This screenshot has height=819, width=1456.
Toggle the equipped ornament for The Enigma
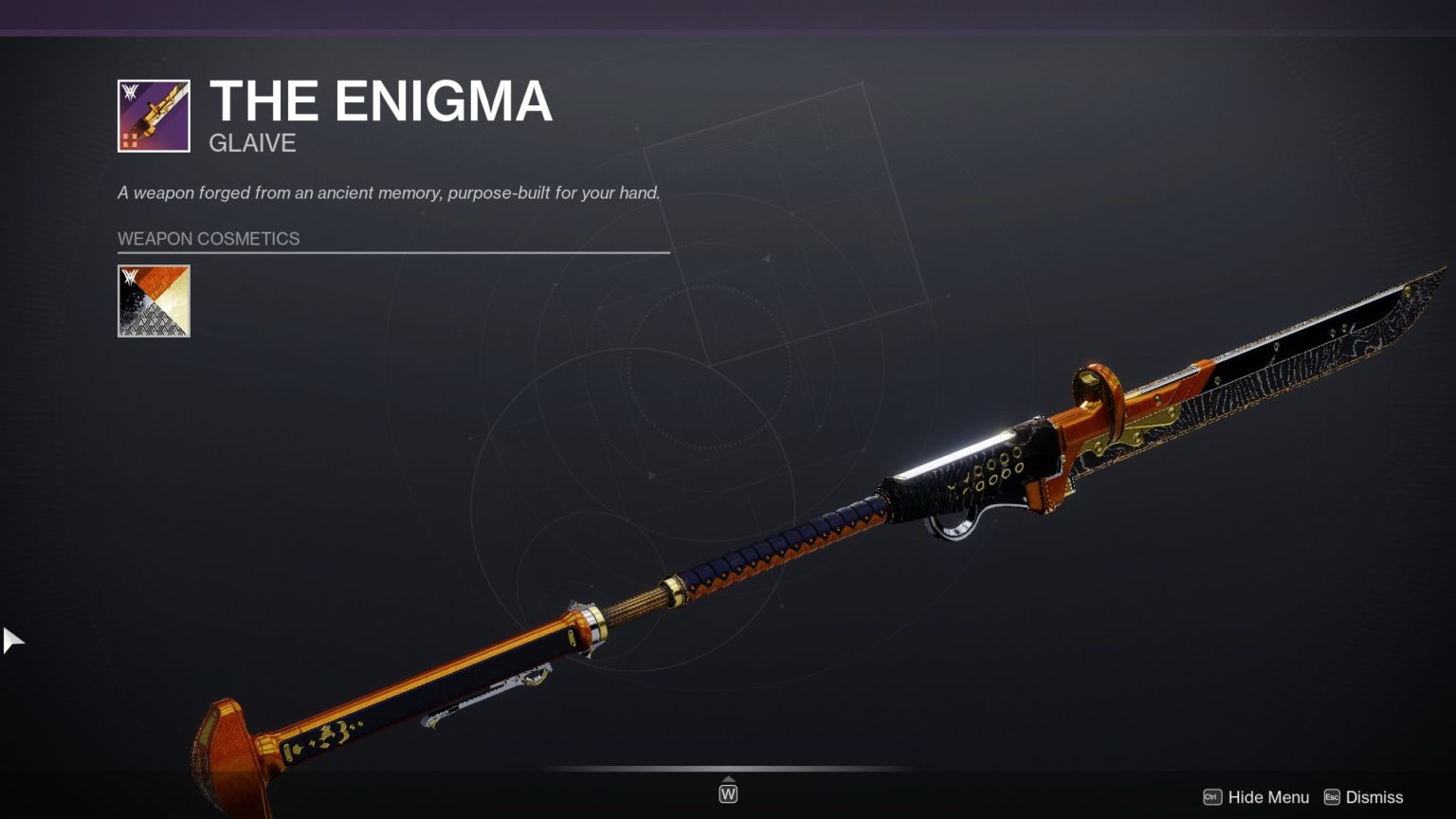point(154,301)
